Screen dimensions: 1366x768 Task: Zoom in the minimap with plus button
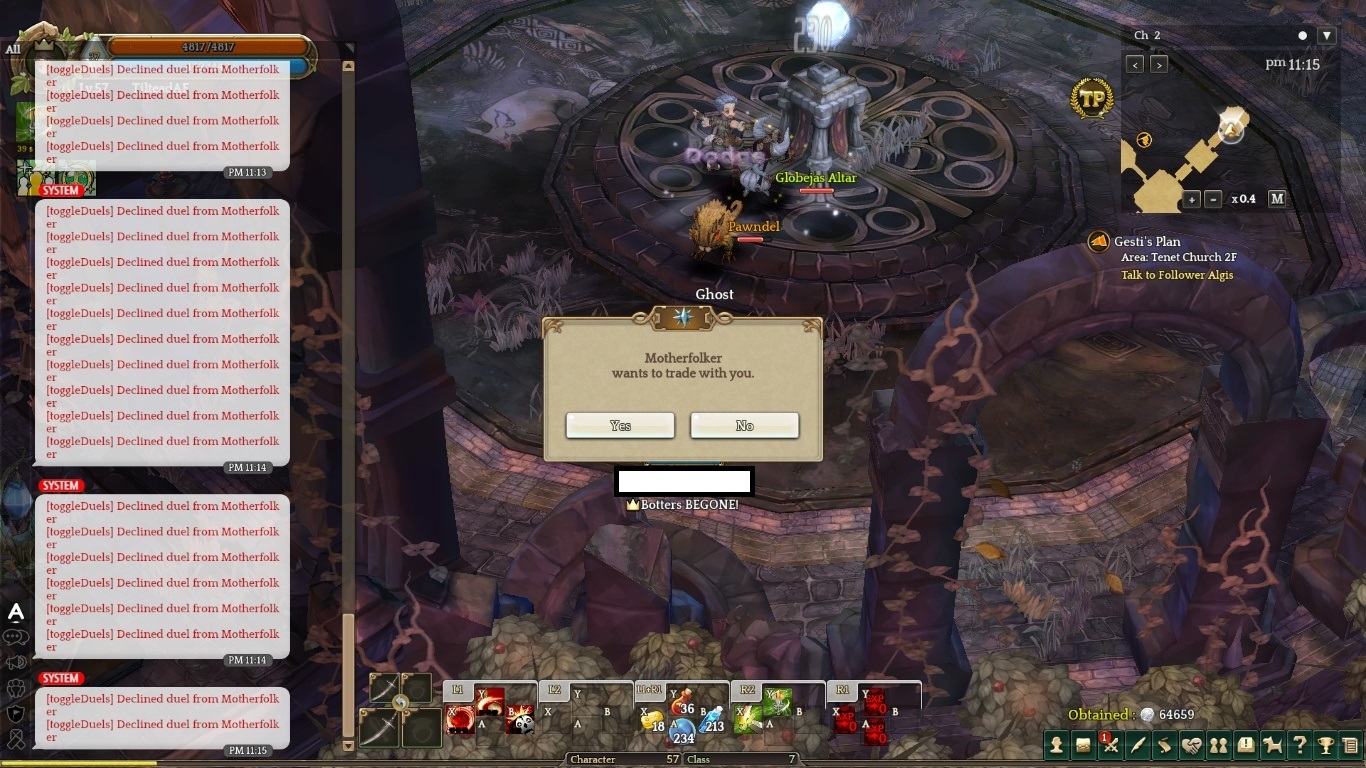pos(1192,199)
